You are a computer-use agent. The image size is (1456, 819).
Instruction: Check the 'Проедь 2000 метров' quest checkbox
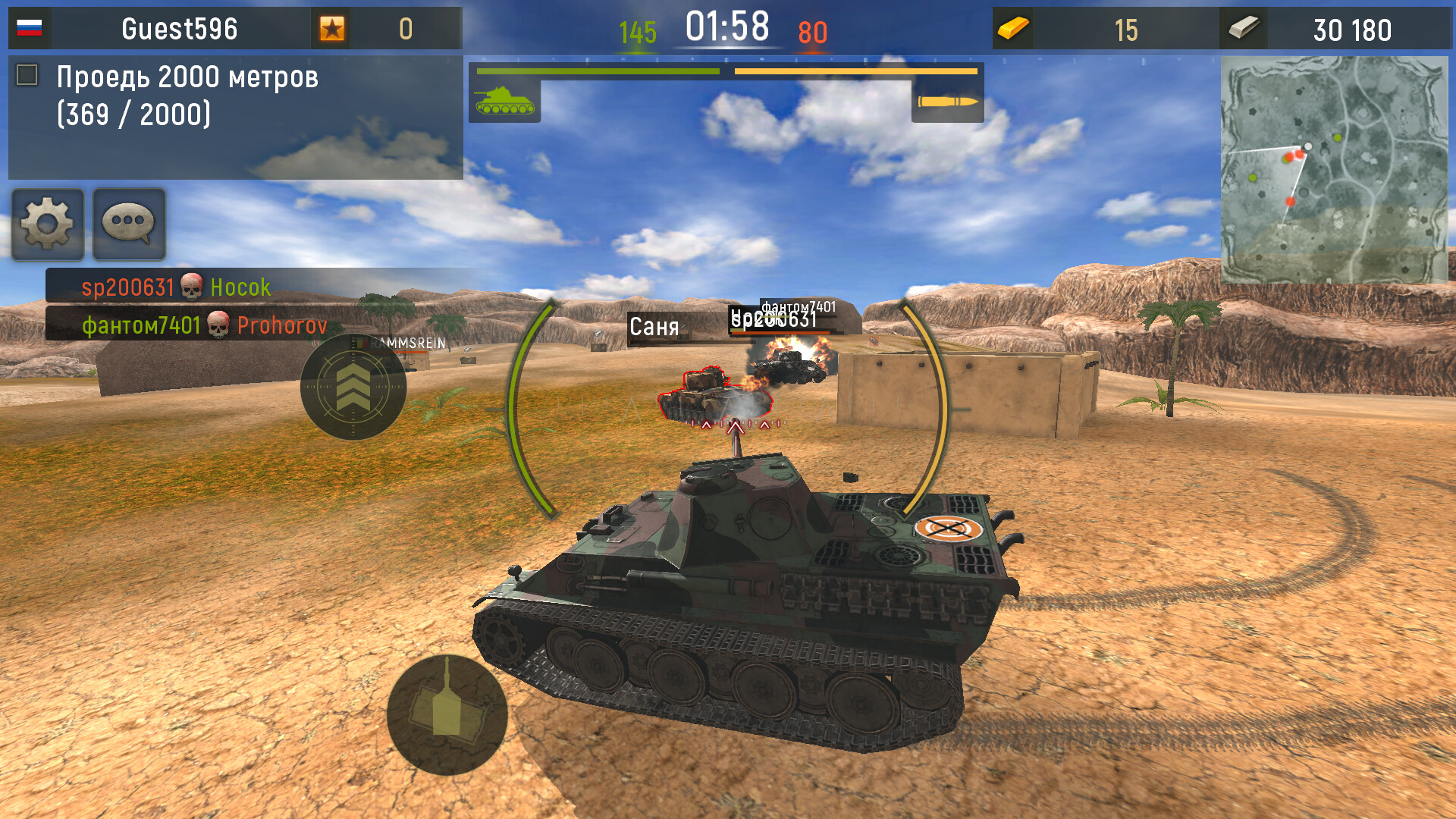pos(27,75)
